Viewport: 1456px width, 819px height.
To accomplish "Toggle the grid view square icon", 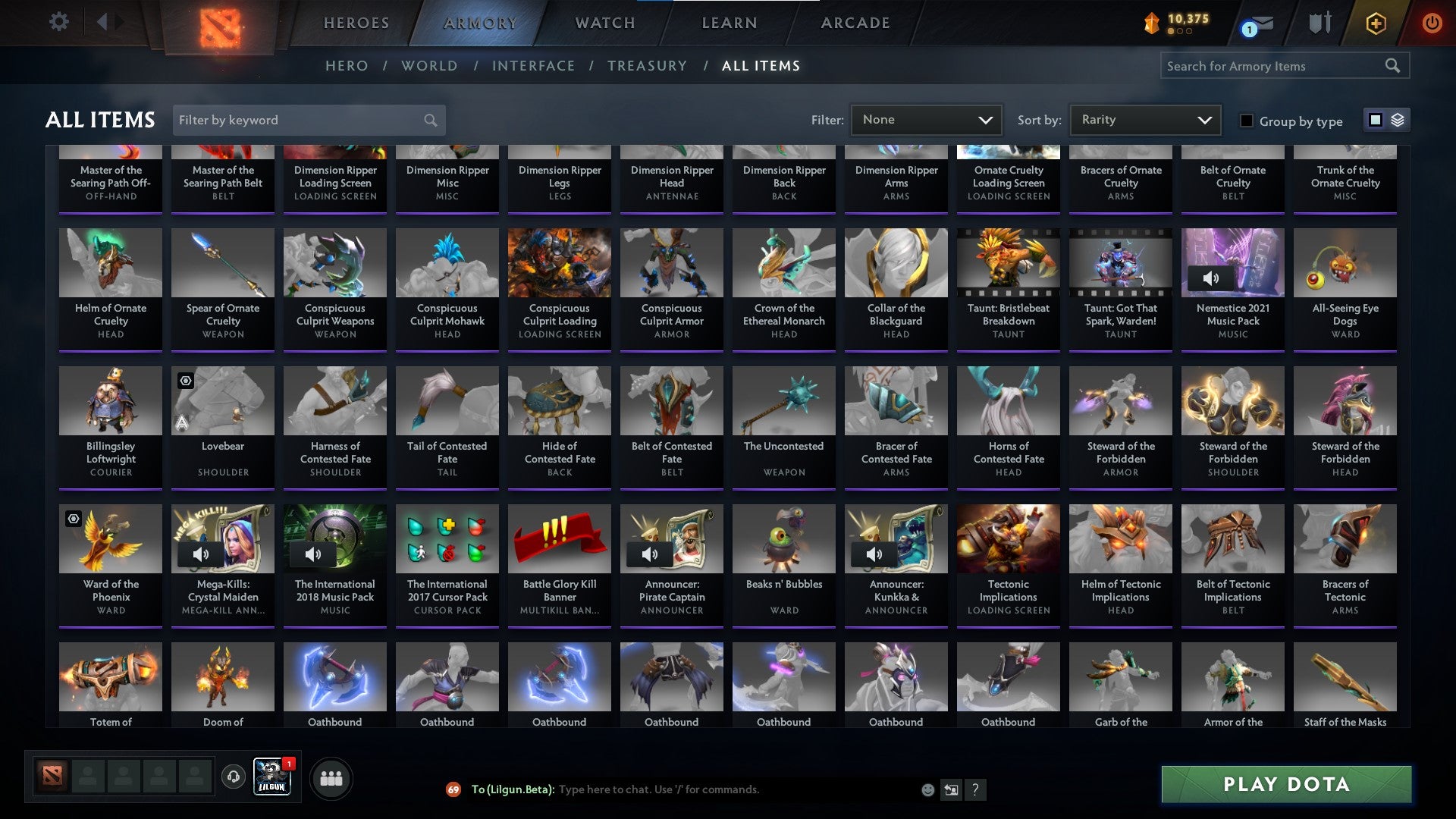I will [x=1376, y=120].
